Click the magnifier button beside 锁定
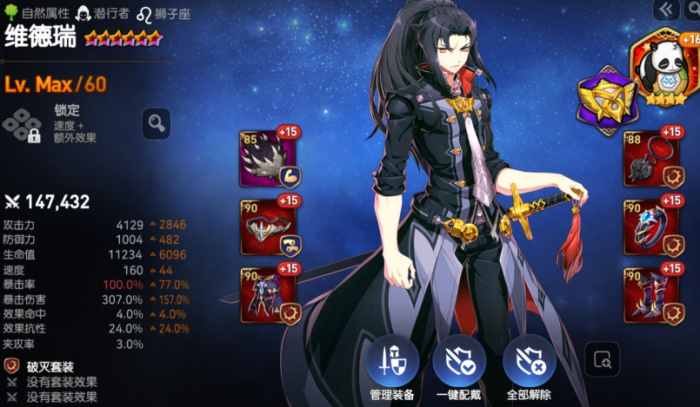This screenshot has width=700, height=407. [x=156, y=124]
